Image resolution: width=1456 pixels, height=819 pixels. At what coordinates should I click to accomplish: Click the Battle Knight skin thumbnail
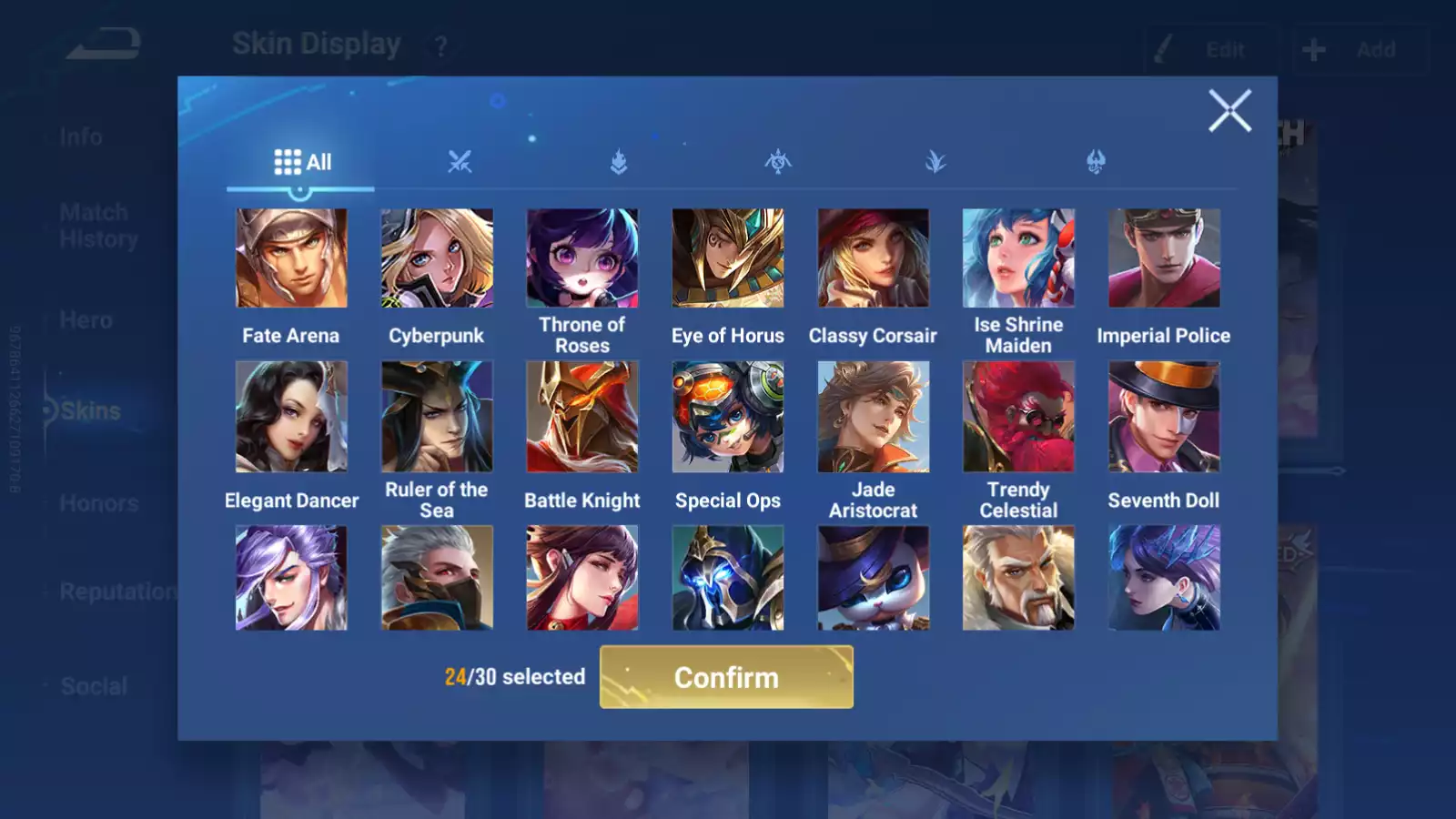tap(582, 417)
